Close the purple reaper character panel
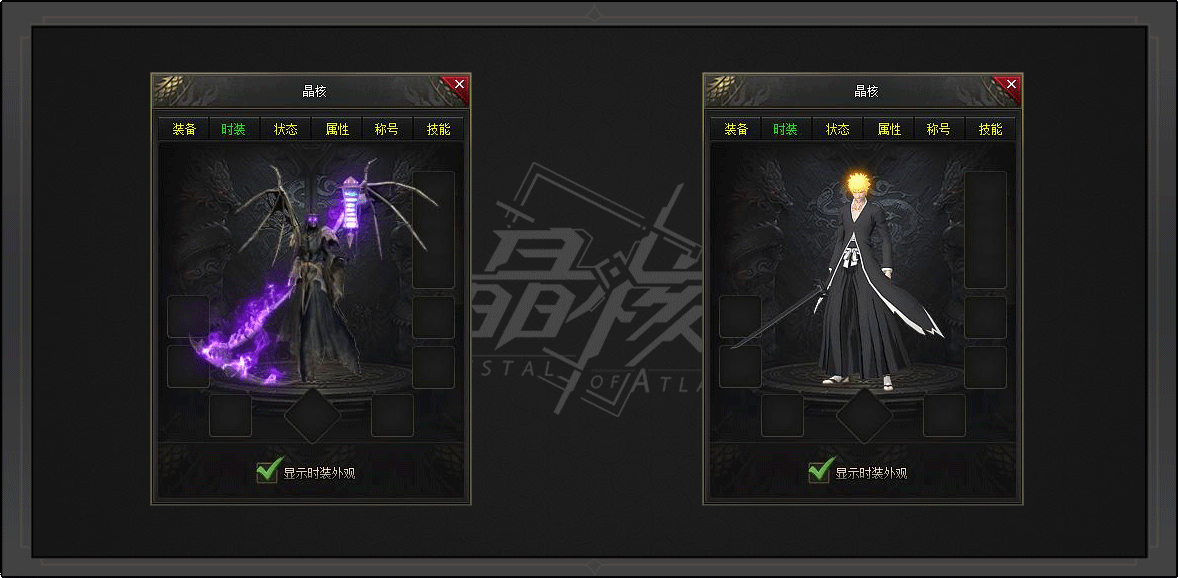 pos(459,85)
